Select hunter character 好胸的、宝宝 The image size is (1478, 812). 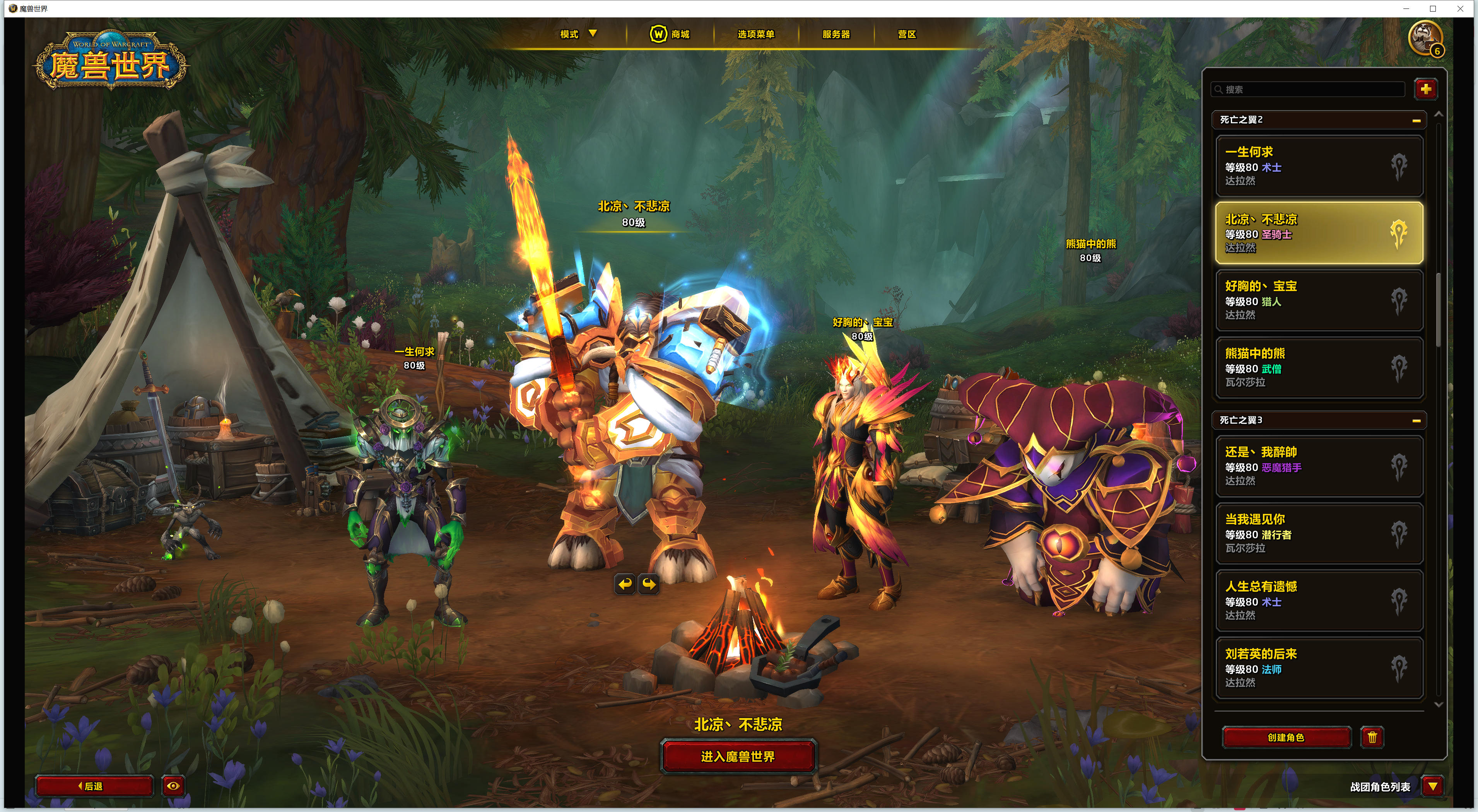[1319, 300]
